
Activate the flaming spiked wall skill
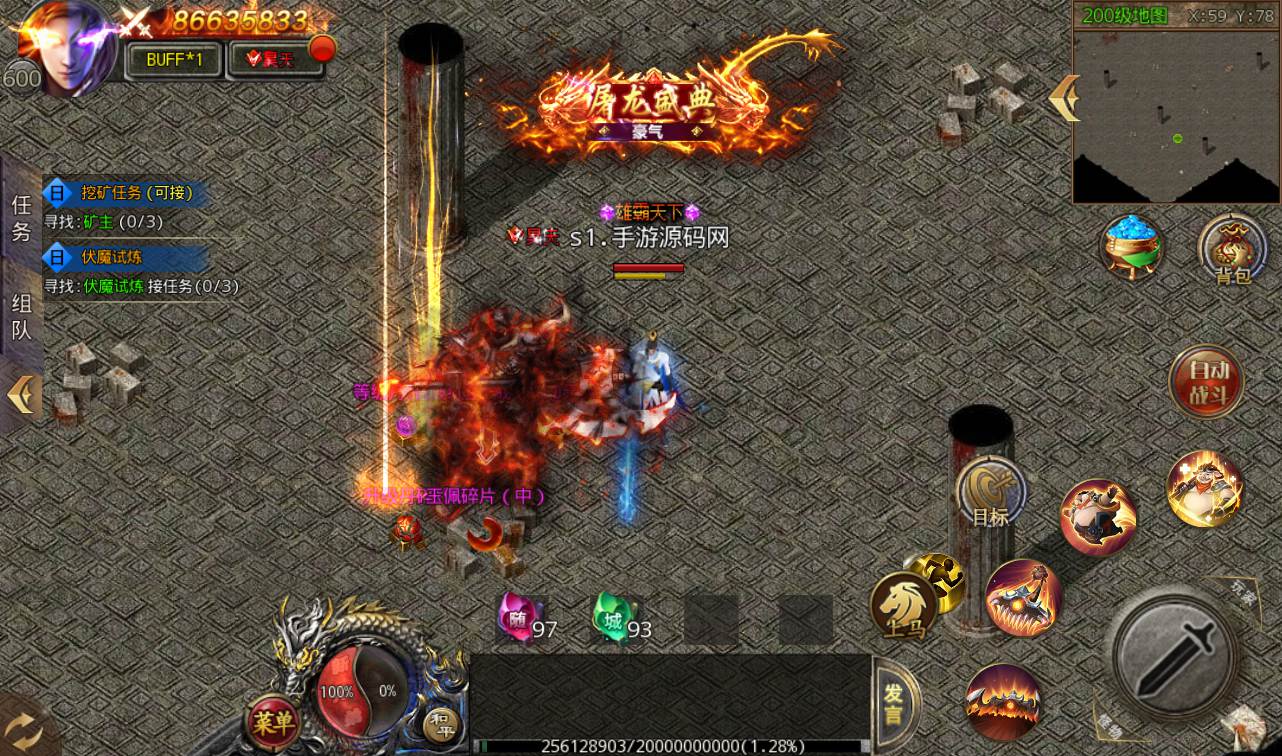[x=1003, y=701]
